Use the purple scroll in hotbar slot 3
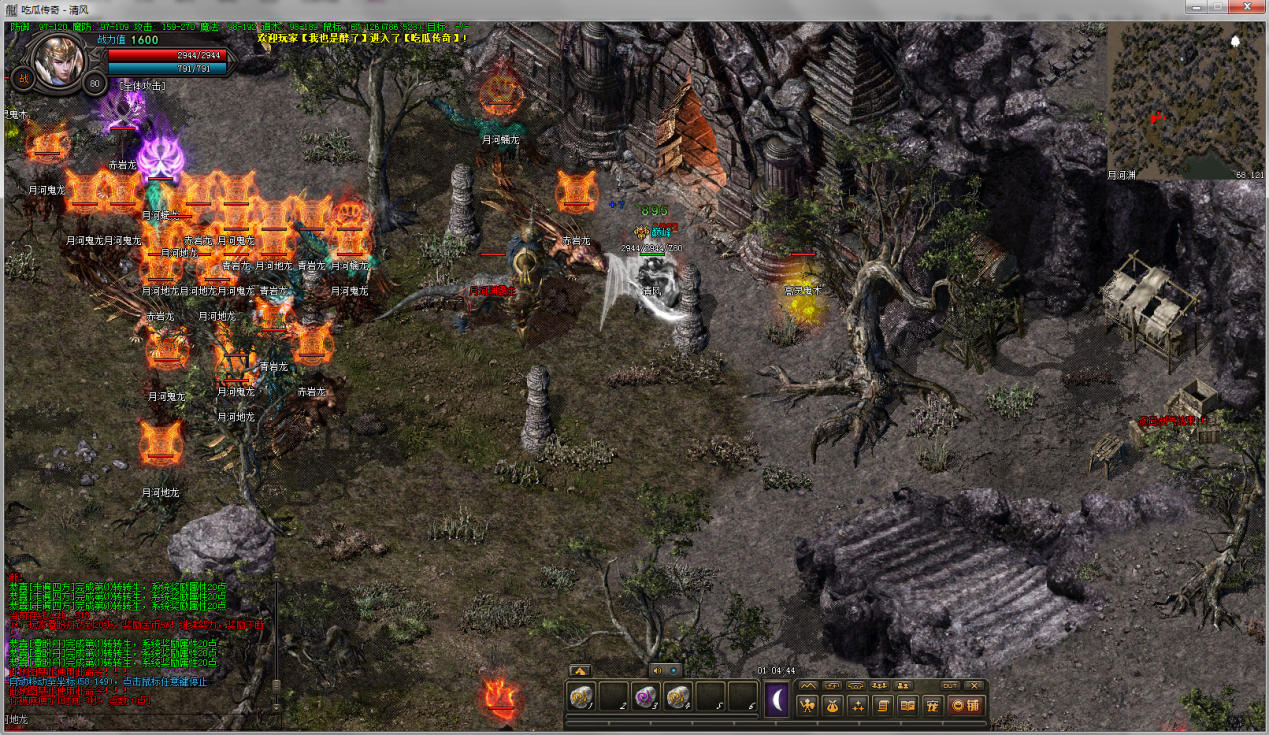The image size is (1269, 735). 645,697
